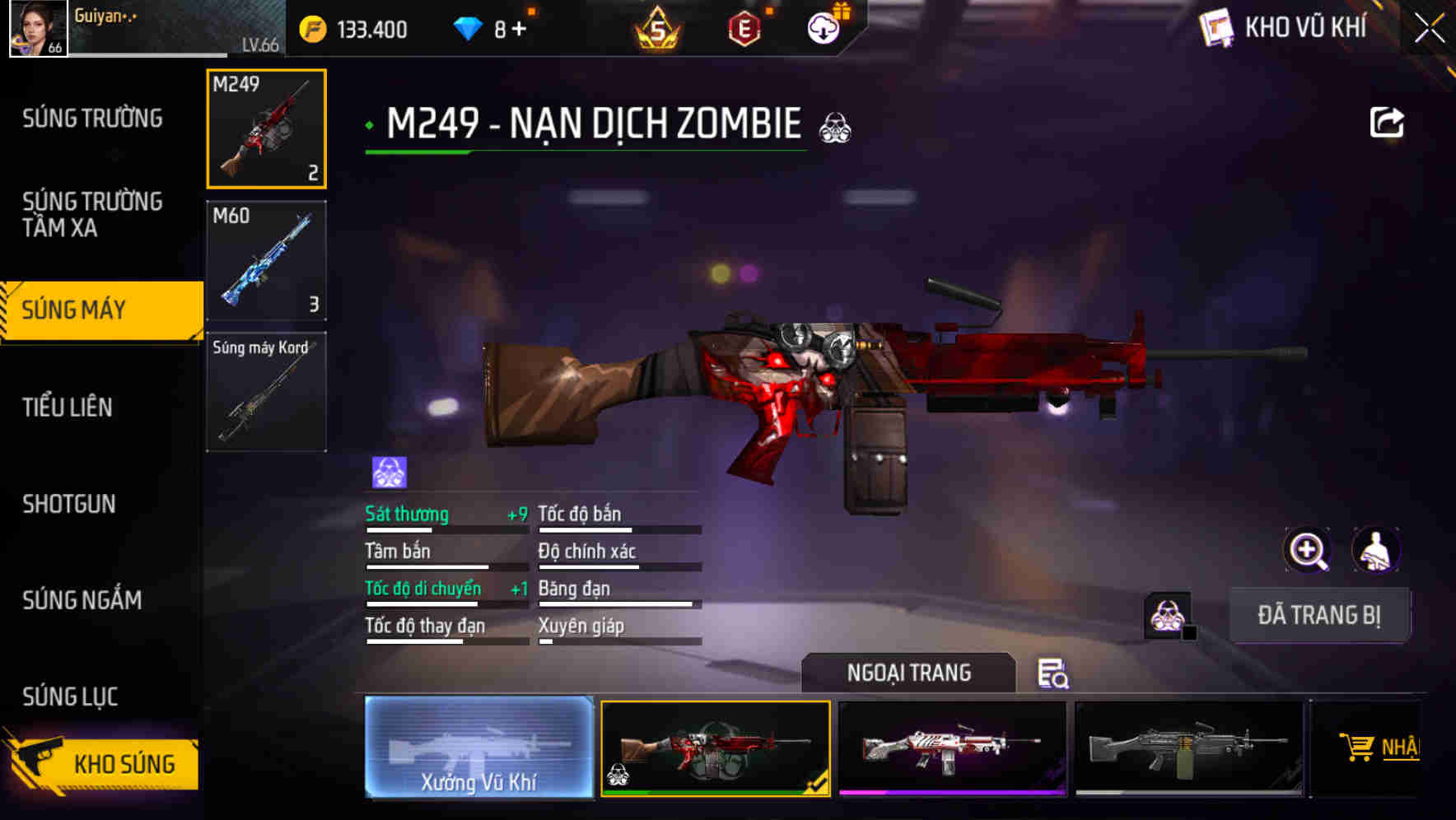Click the biohazard attribute icon above stats

386,470
